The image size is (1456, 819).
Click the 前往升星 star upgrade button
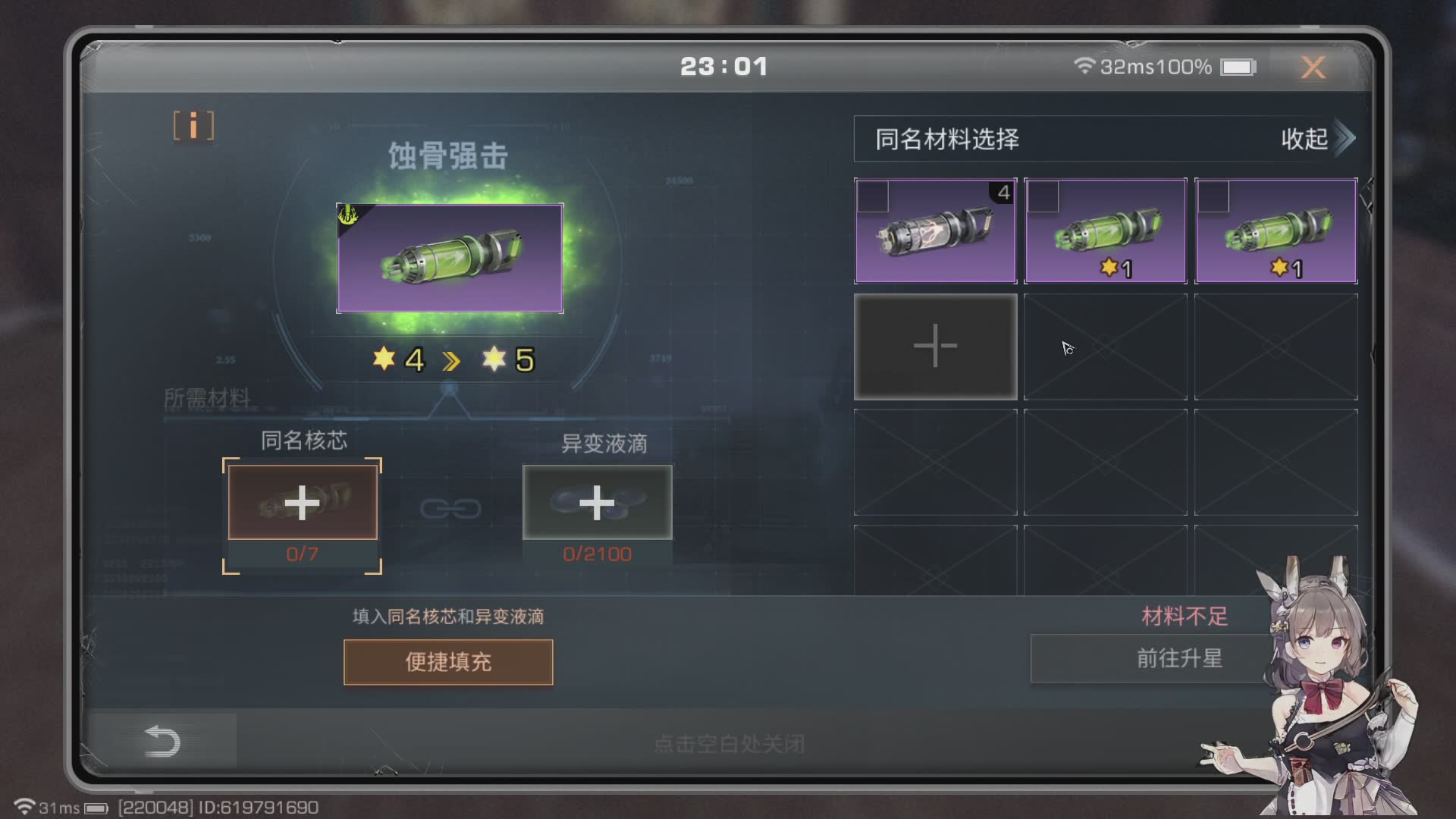1178,658
